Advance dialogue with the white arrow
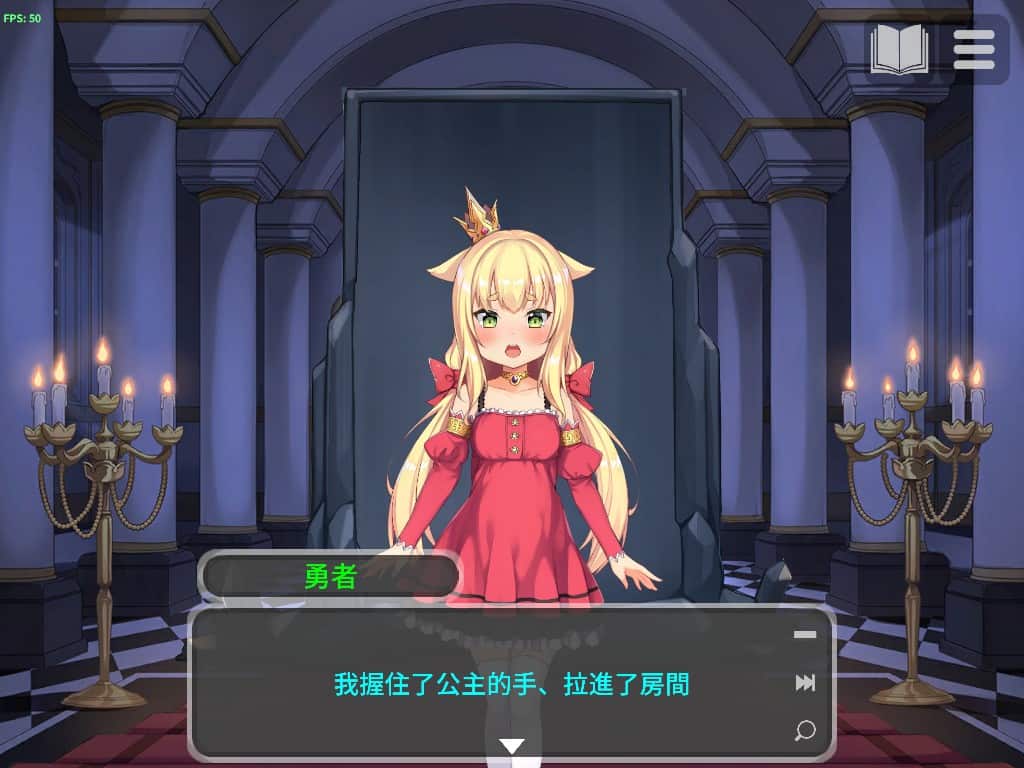This screenshot has width=1024, height=768. 512,746
